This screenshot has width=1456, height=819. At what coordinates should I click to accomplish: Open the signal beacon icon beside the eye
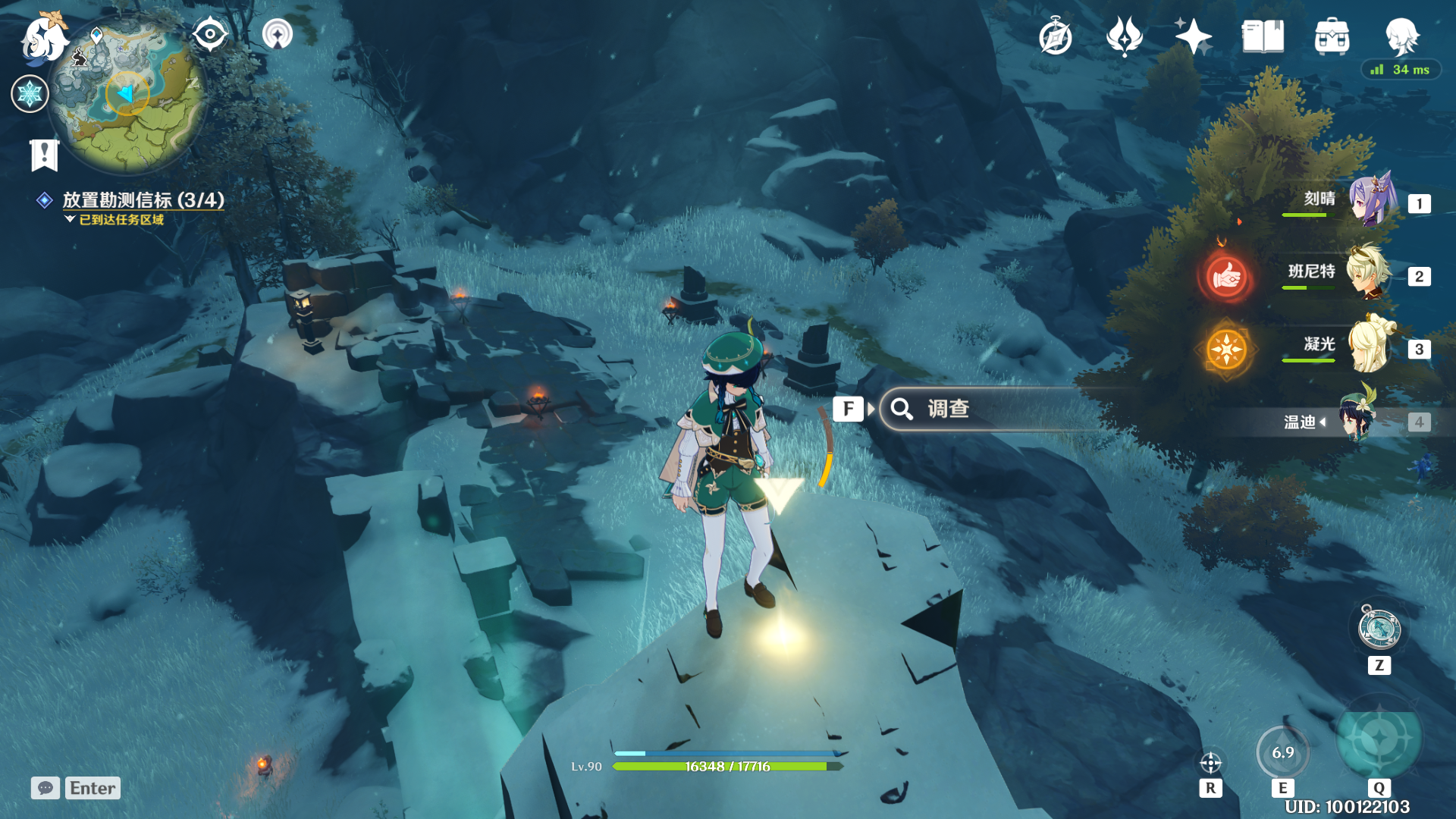(x=278, y=34)
